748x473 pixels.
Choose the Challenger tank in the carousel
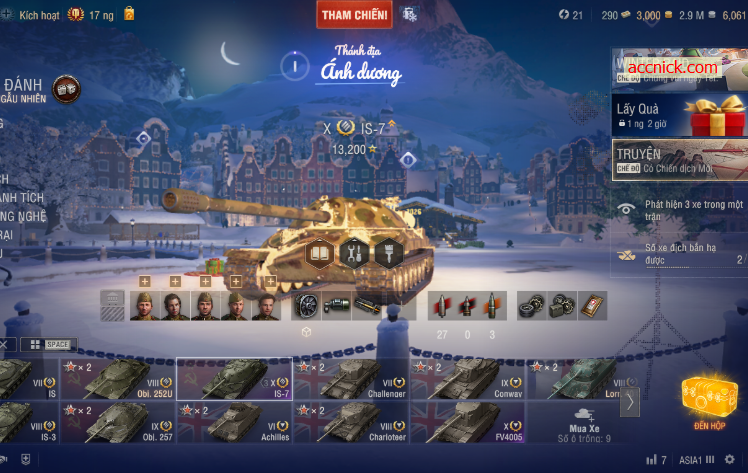(x=350, y=379)
